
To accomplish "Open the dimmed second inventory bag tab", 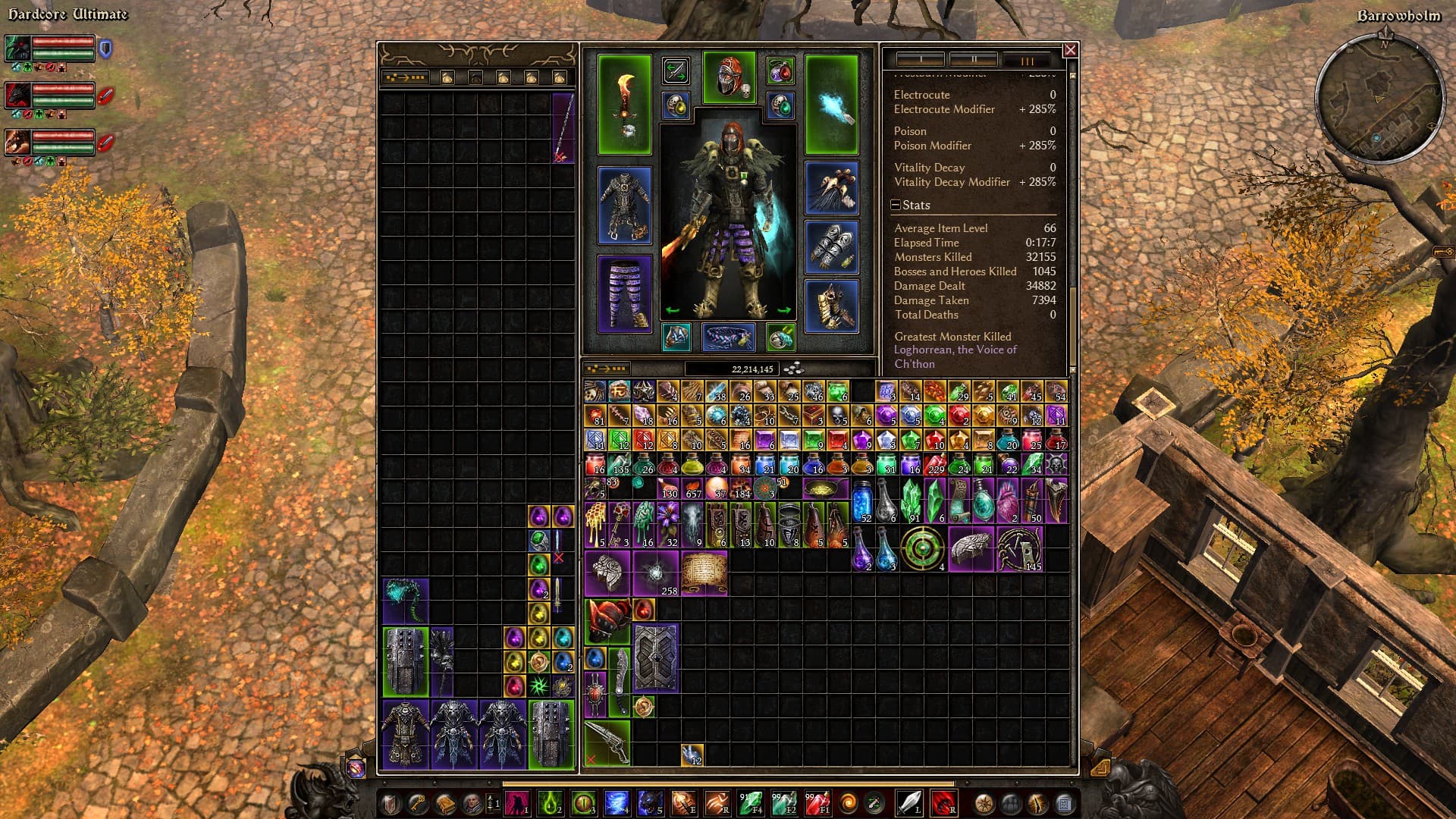I will point(475,77).
